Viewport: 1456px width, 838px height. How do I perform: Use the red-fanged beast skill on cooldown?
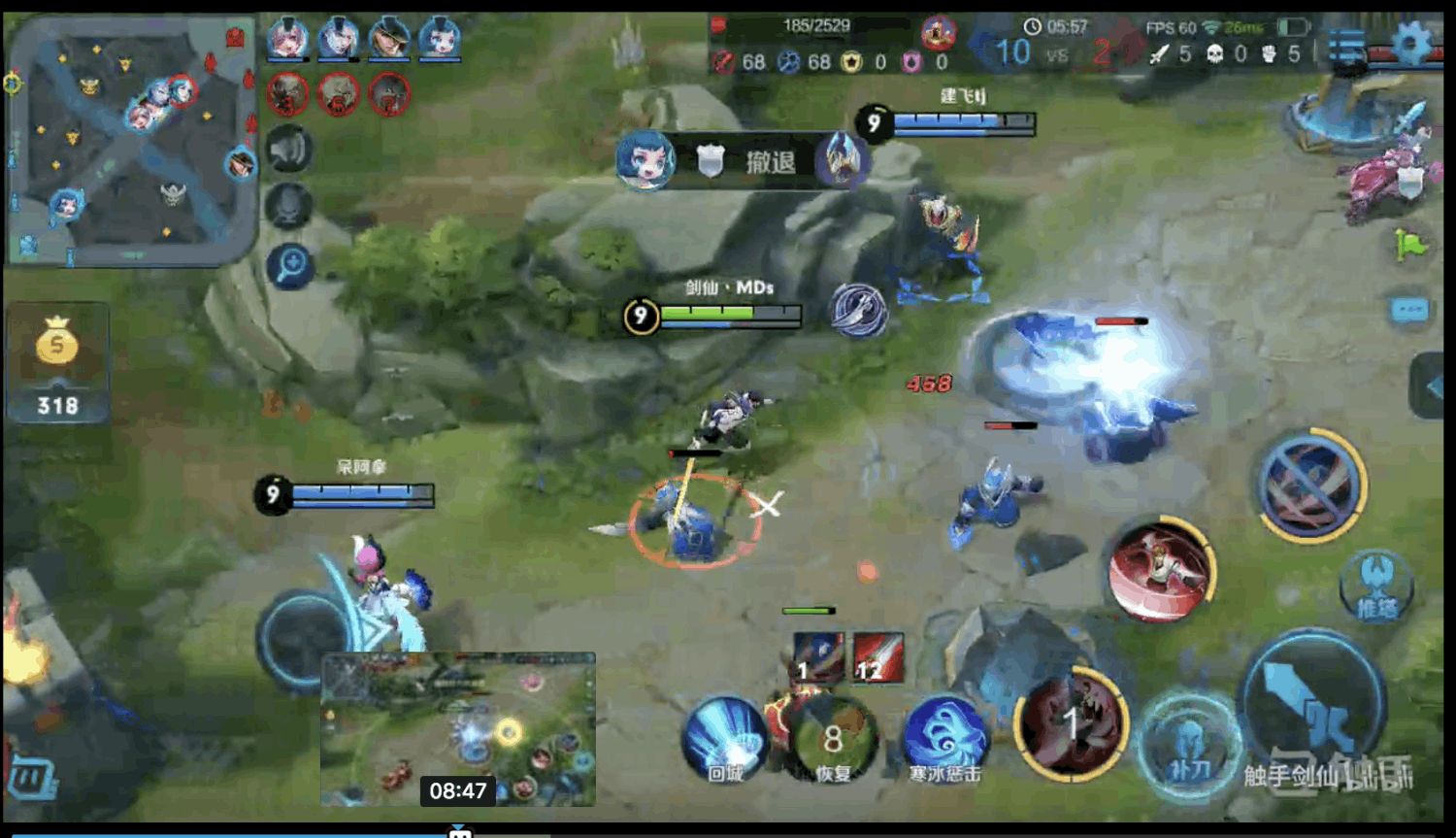(1071, 724)
